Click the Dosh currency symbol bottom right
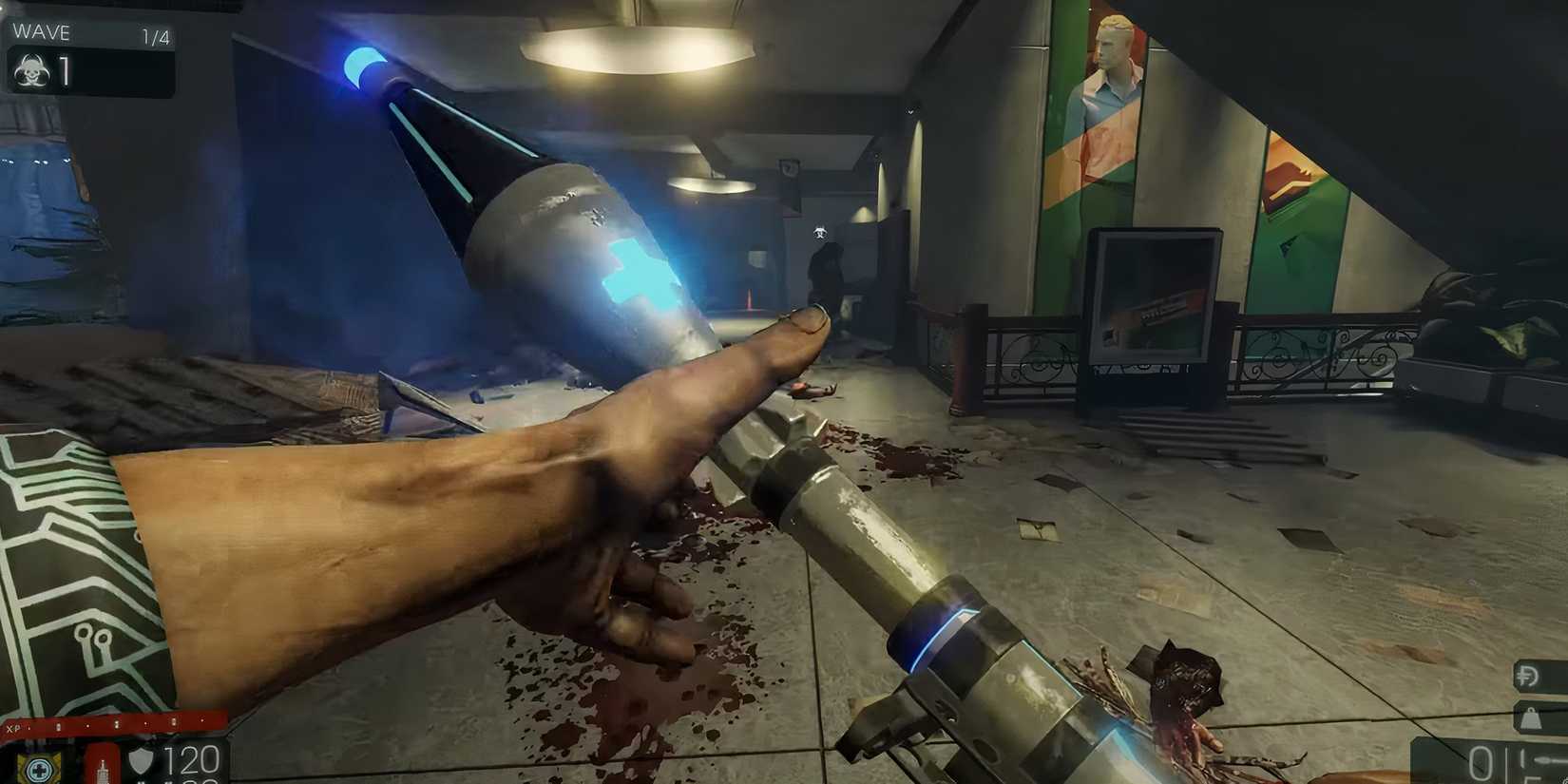 click(x=1527, y=675)
